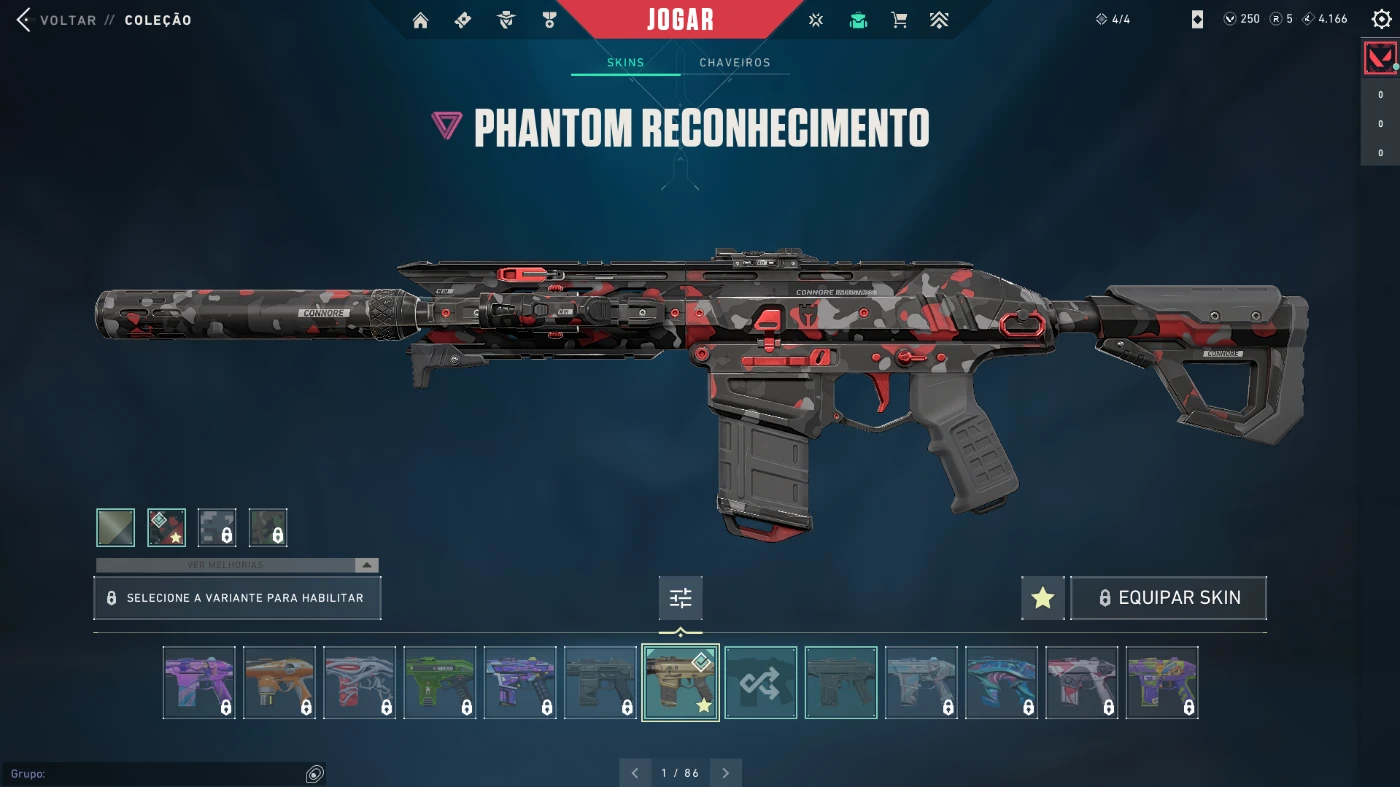The height and width of the screenshot is (787, 1400).
Task: Toggle the favorite star button
Action: pyautogui.click(x=1043, y=598)
